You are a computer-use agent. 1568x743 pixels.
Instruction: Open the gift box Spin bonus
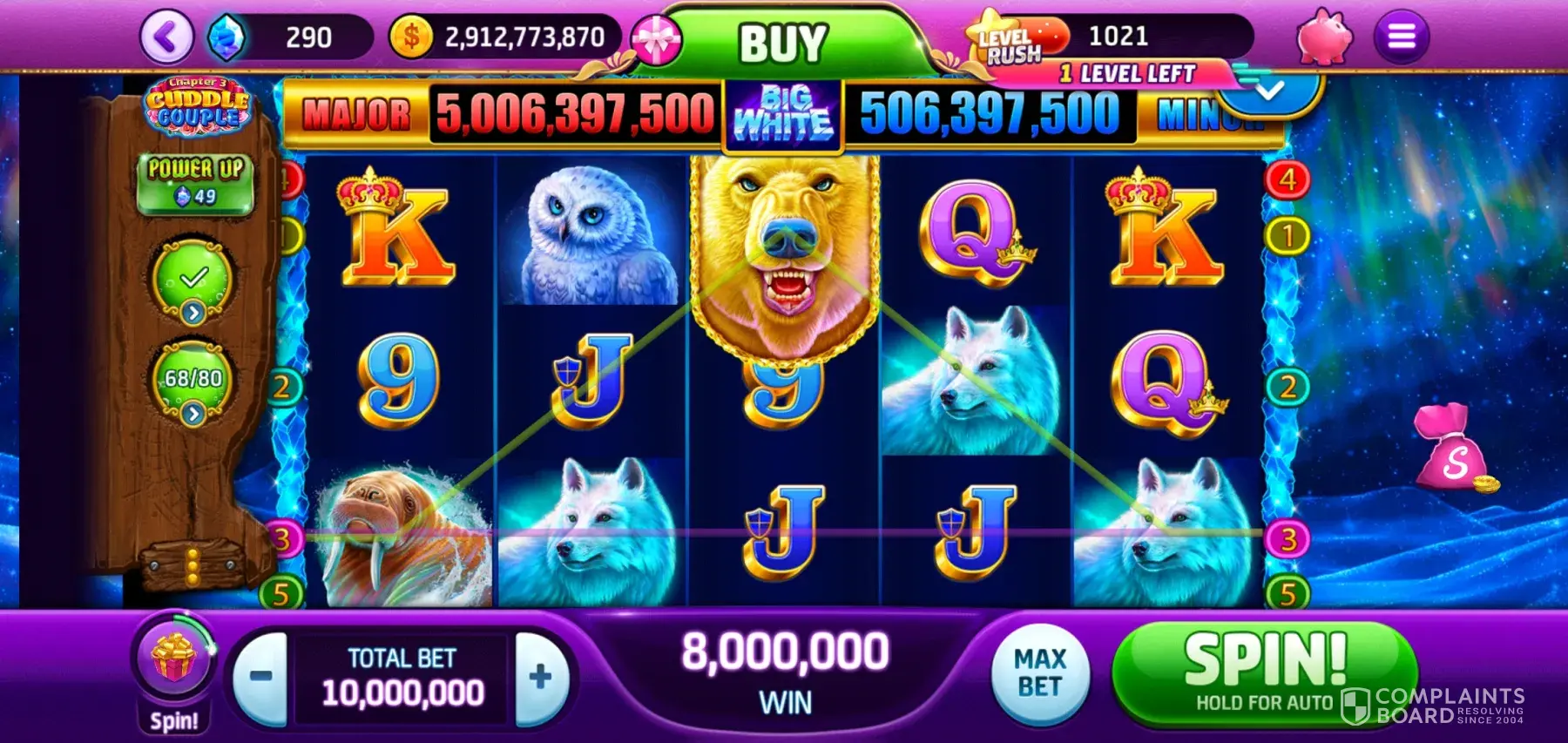click(174, 659)
